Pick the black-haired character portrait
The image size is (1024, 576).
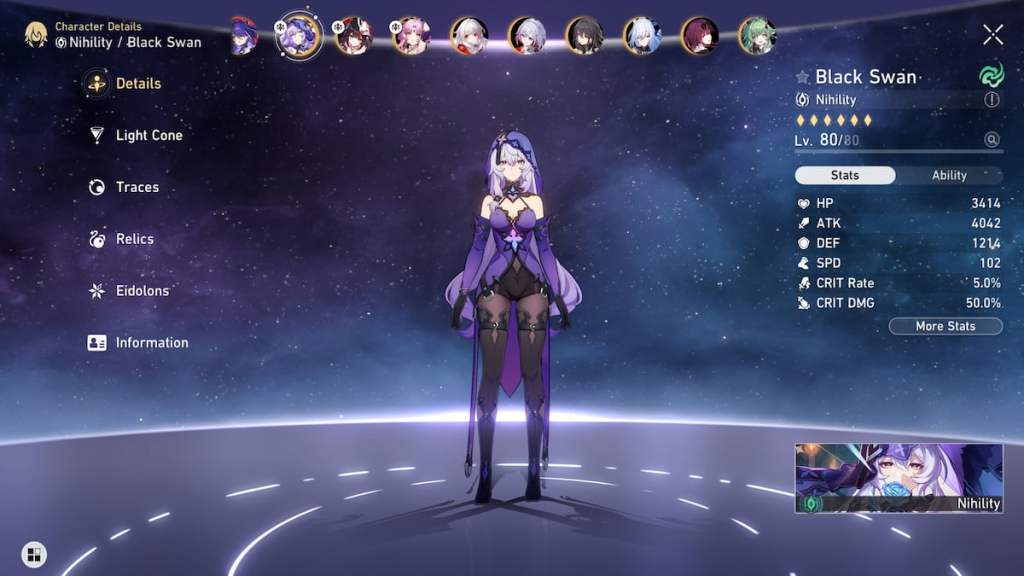(584, 36)
